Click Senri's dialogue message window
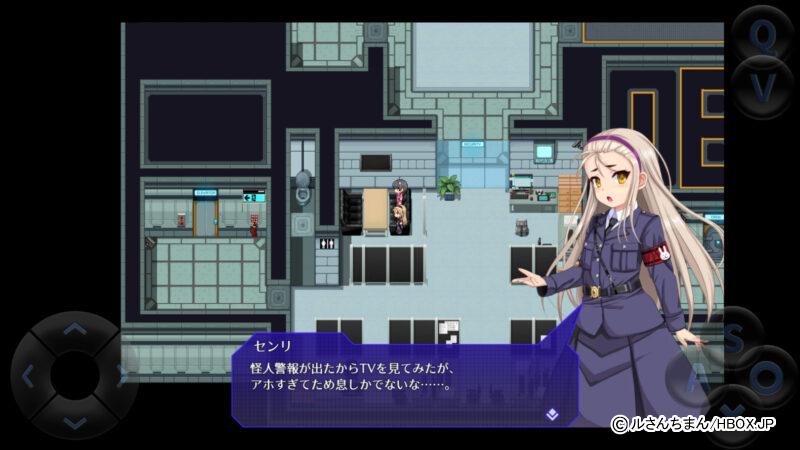This screenshot has width=800, height=450. [x=400, y=378]
